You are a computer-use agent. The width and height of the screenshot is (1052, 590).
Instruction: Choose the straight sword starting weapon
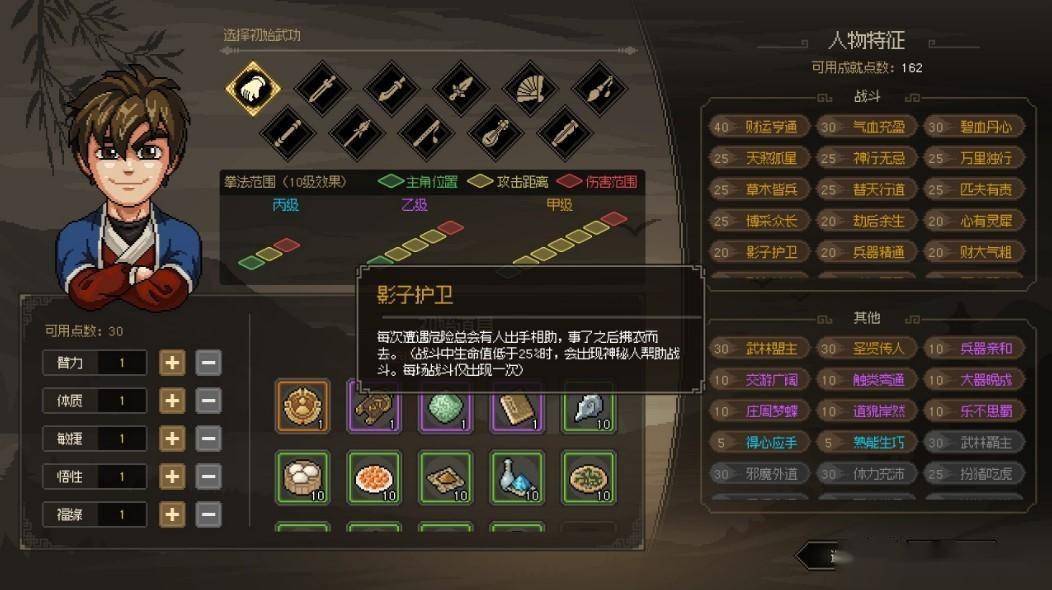[322, 89]
